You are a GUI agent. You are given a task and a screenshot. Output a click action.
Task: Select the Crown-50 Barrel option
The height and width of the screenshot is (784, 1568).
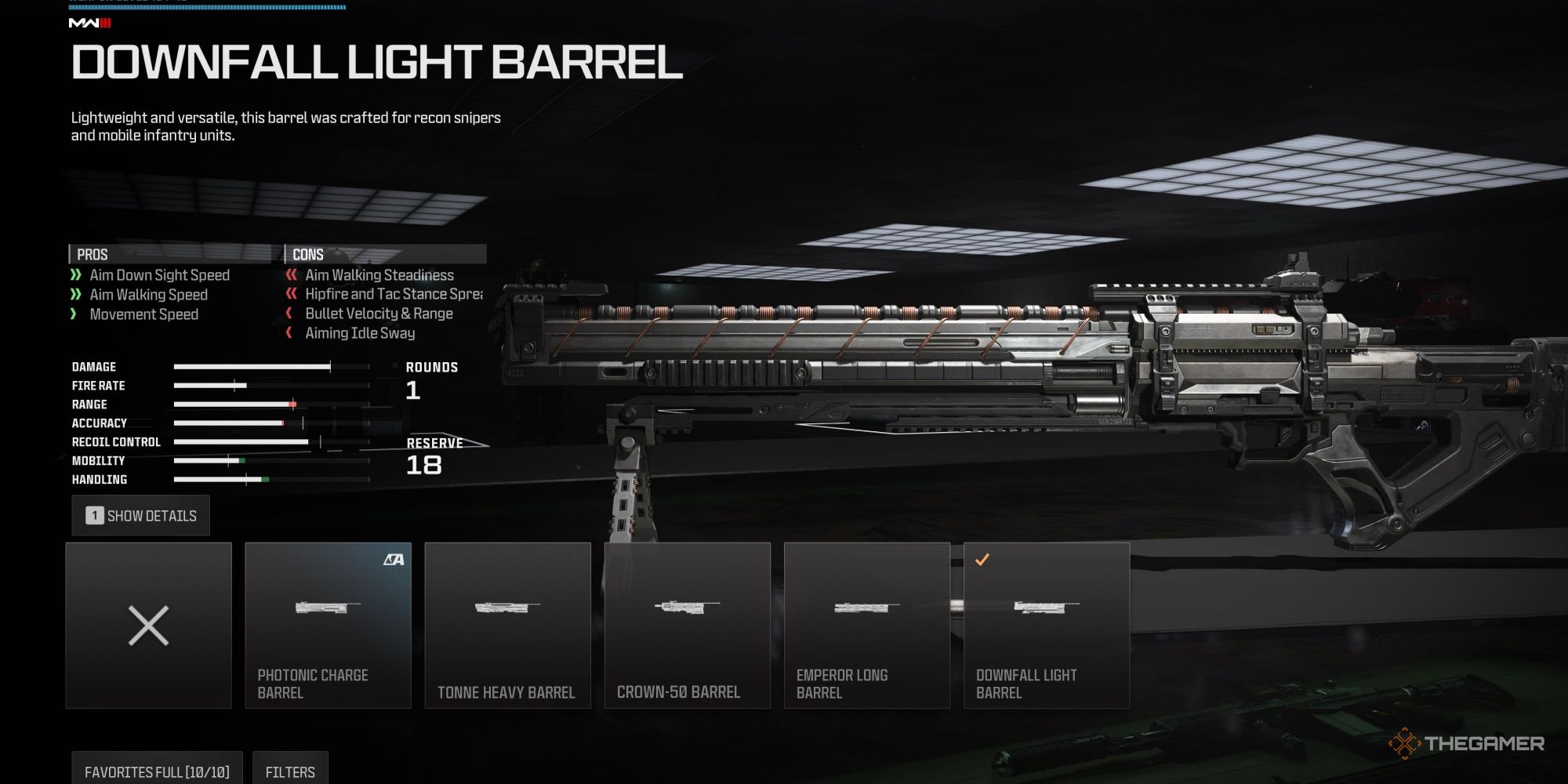(x=688, y=625)
